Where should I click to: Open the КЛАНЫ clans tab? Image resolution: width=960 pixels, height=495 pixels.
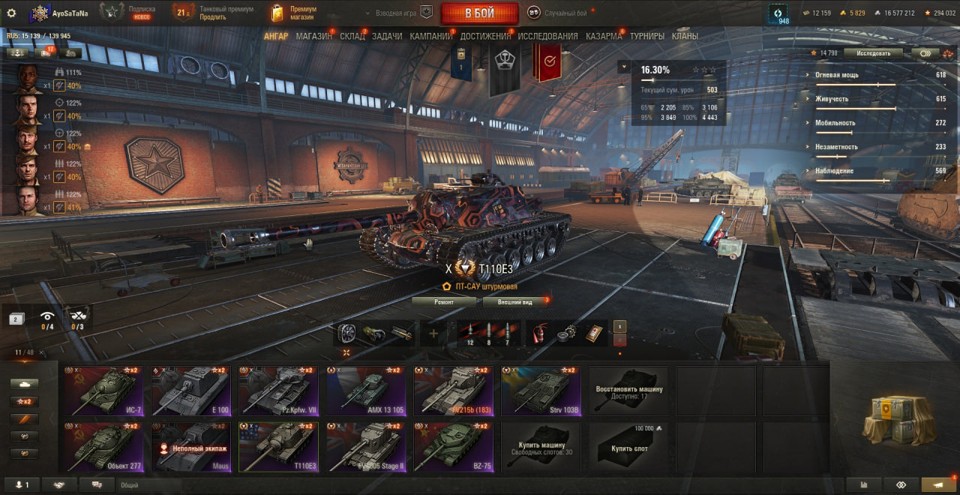685,36
